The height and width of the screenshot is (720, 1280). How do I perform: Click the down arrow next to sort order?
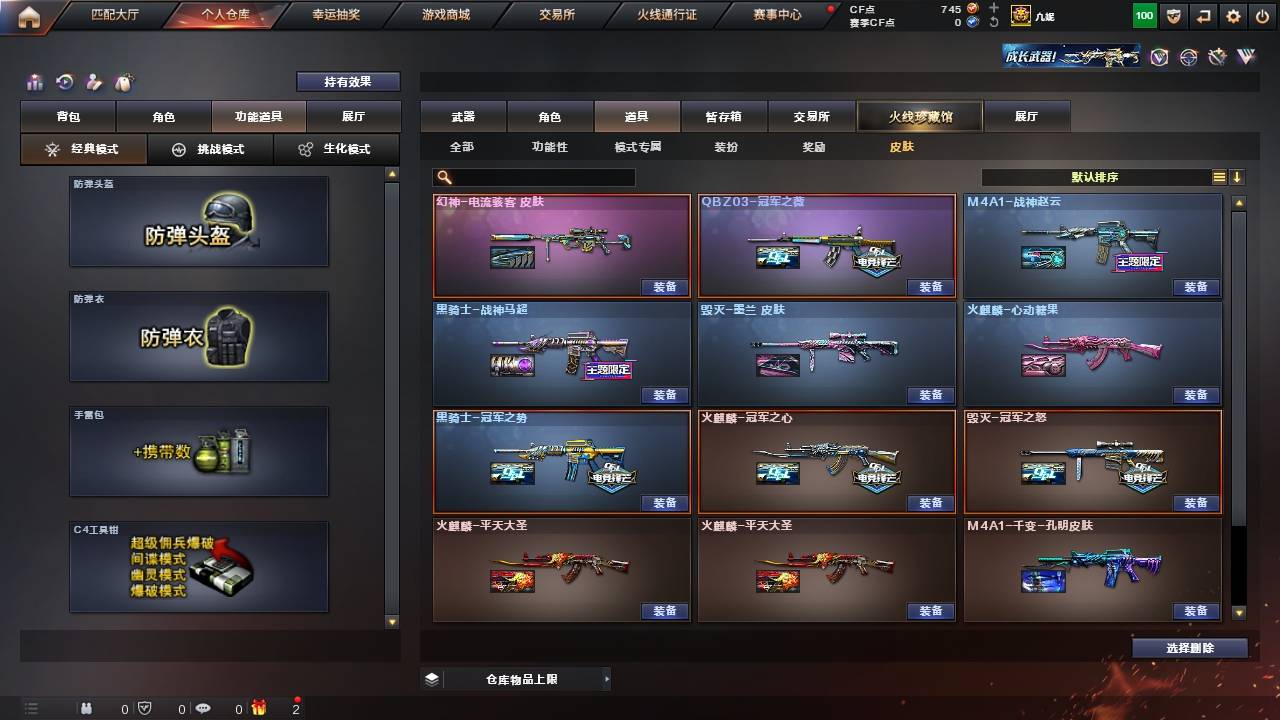coord(1237,176)
